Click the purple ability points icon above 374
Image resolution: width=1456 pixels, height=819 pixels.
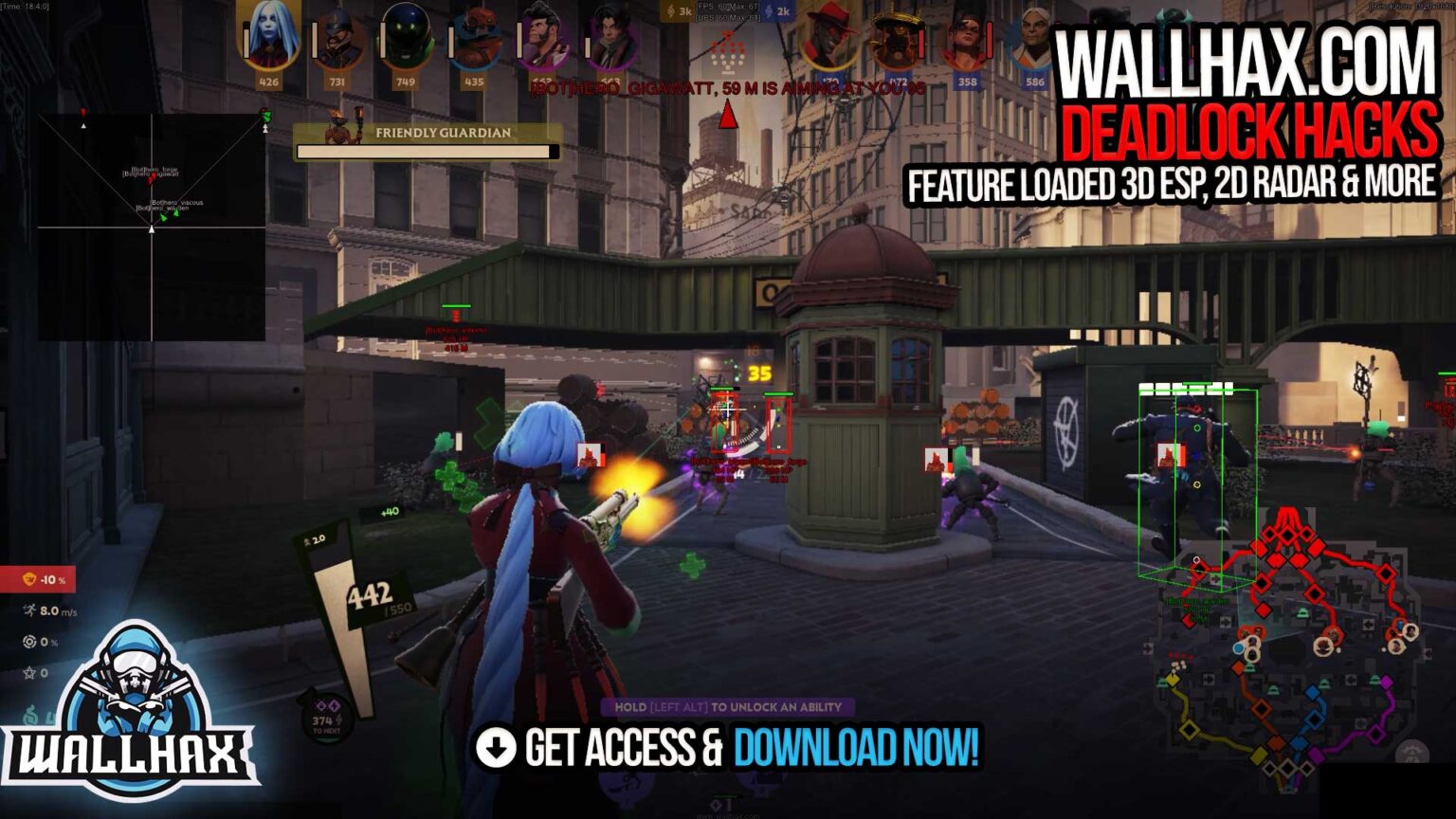tap(327, 704)
